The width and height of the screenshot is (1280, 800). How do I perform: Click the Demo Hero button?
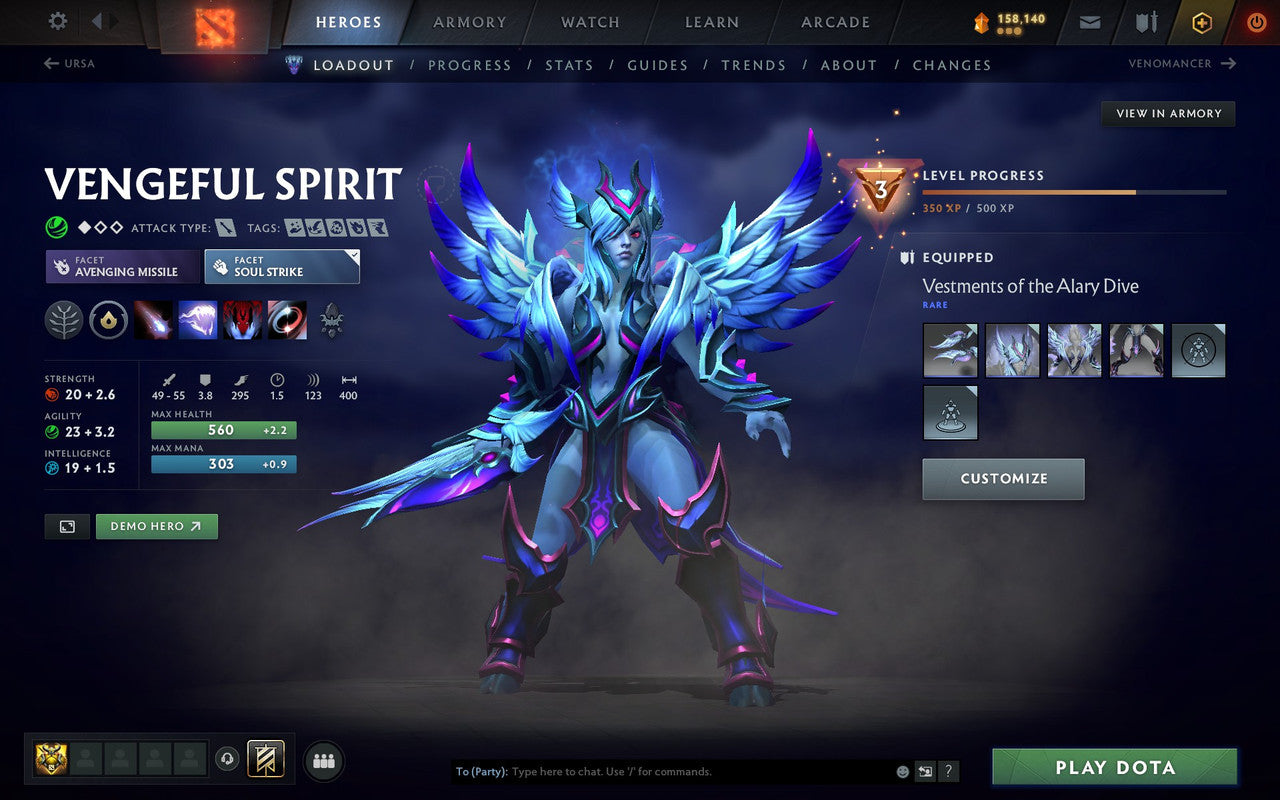(156, 526)
